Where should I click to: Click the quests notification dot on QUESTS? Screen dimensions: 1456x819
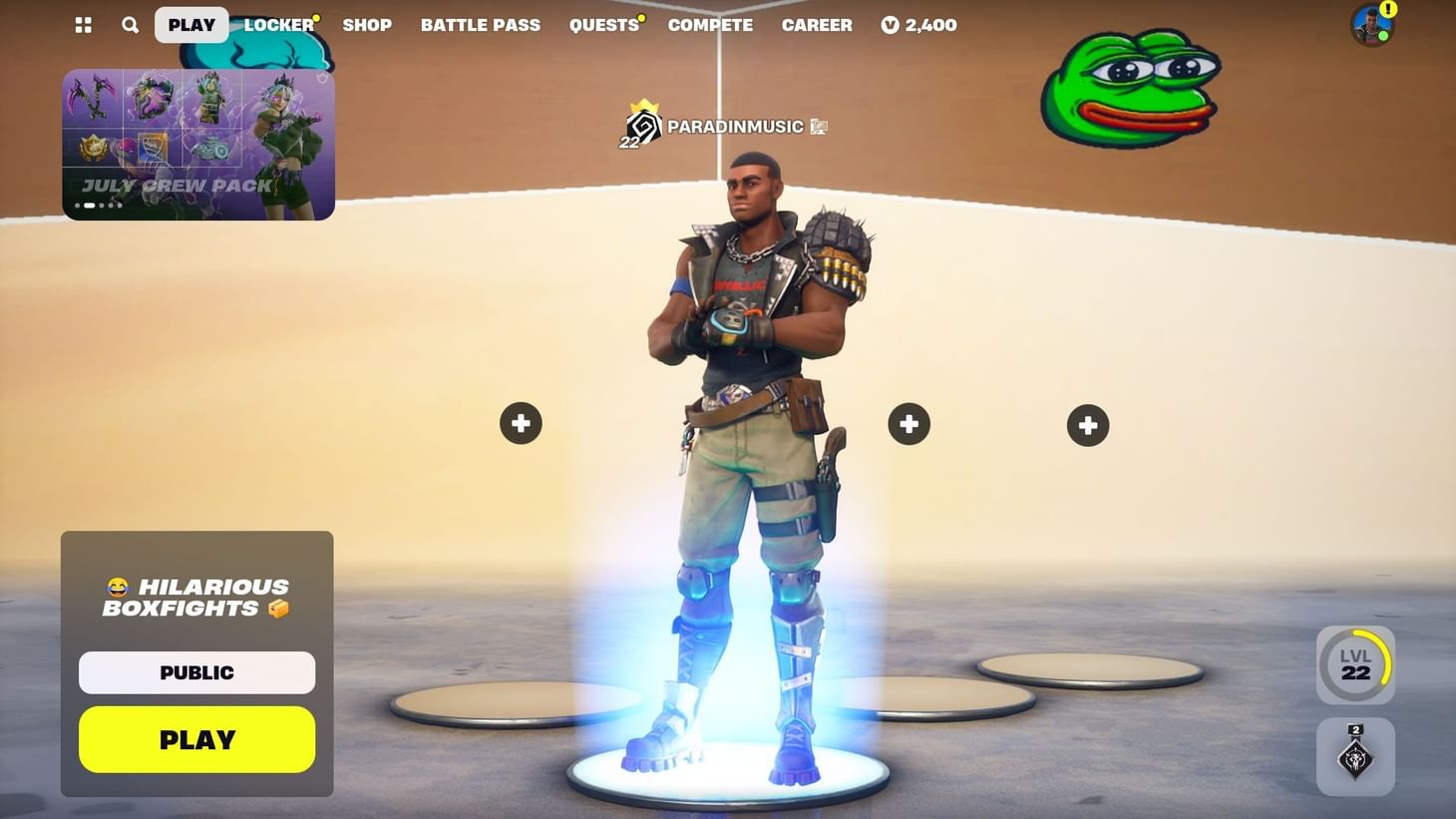point(641,16)
